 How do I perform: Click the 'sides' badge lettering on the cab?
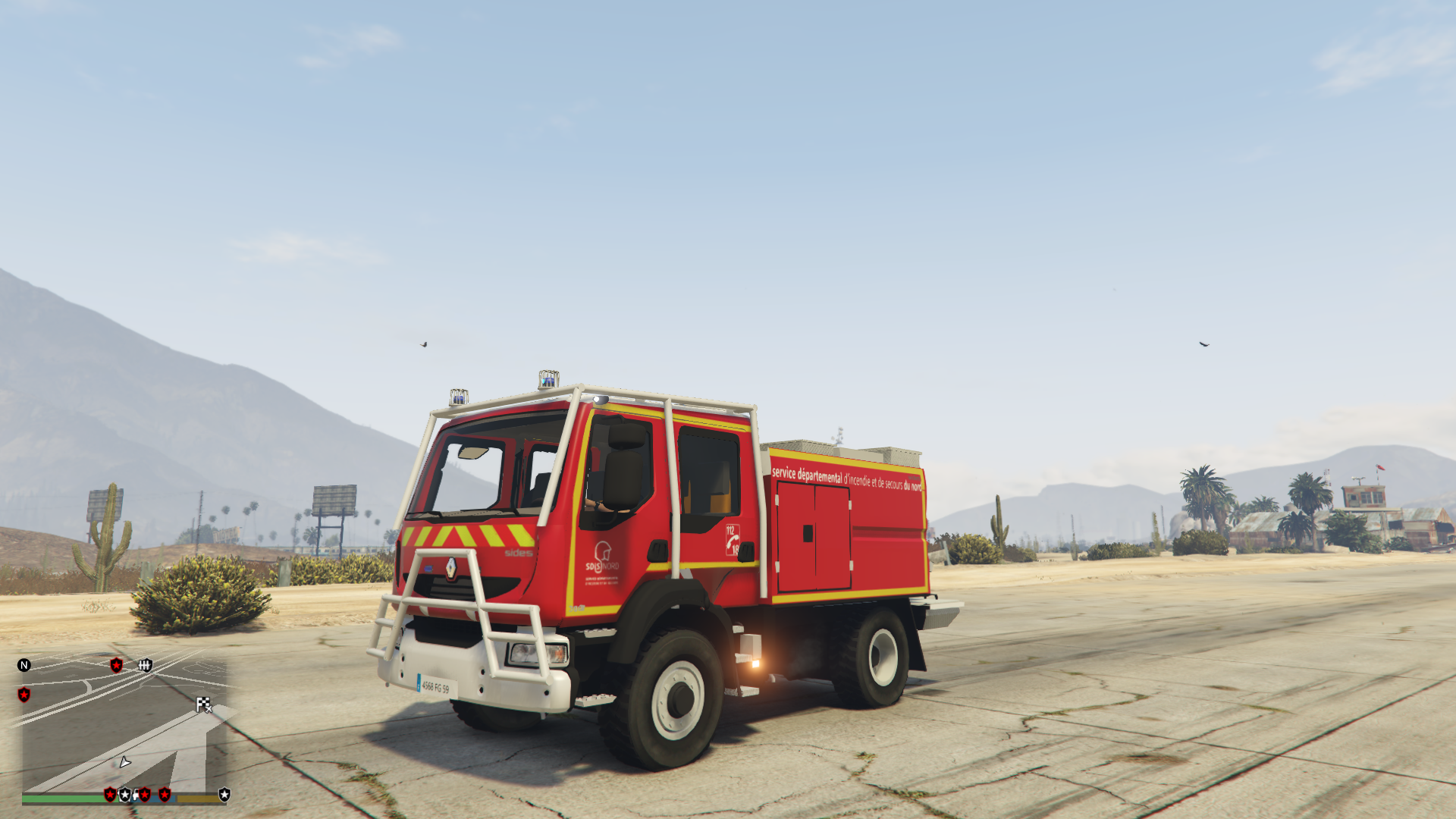[x=516, y=553]
